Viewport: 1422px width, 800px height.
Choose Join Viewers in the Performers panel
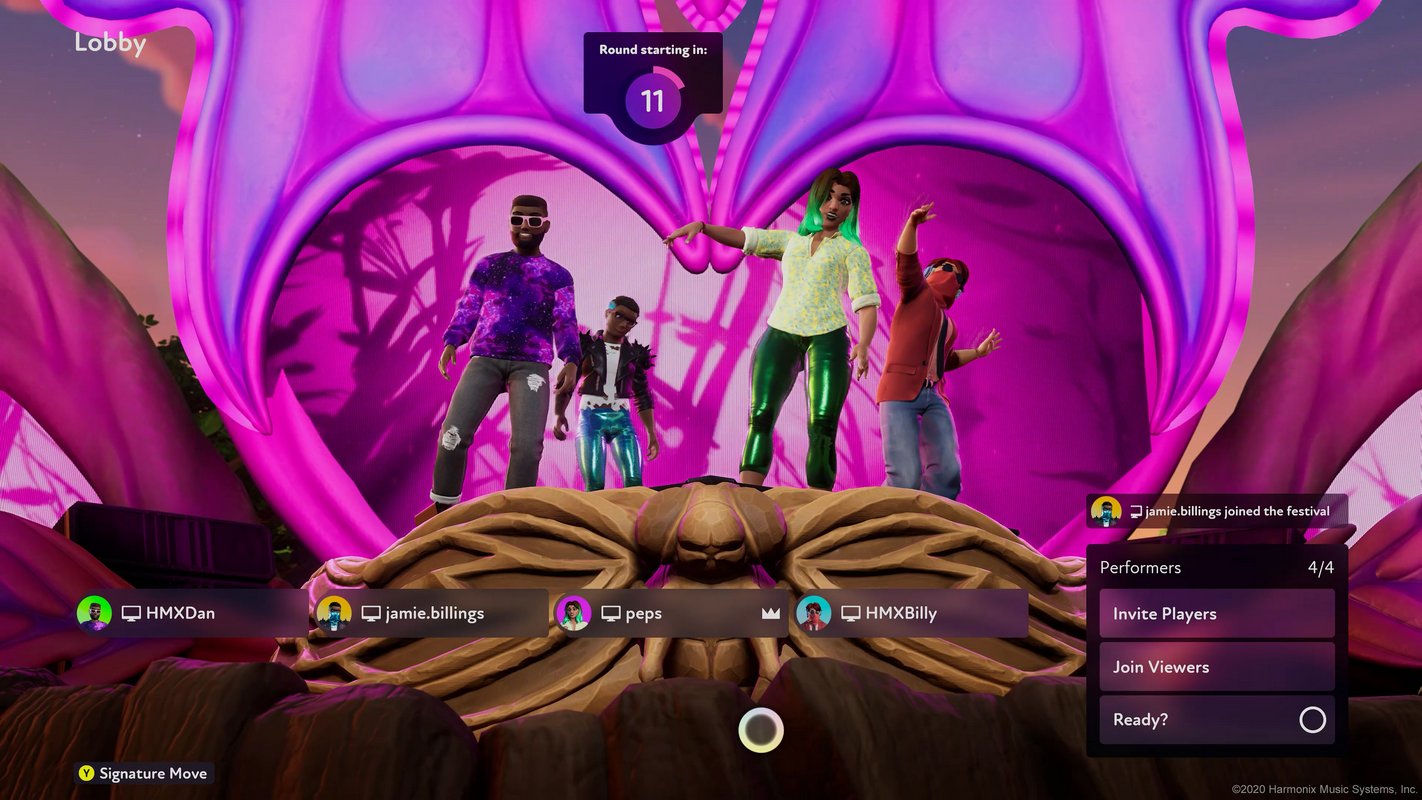coord(1216,667)
